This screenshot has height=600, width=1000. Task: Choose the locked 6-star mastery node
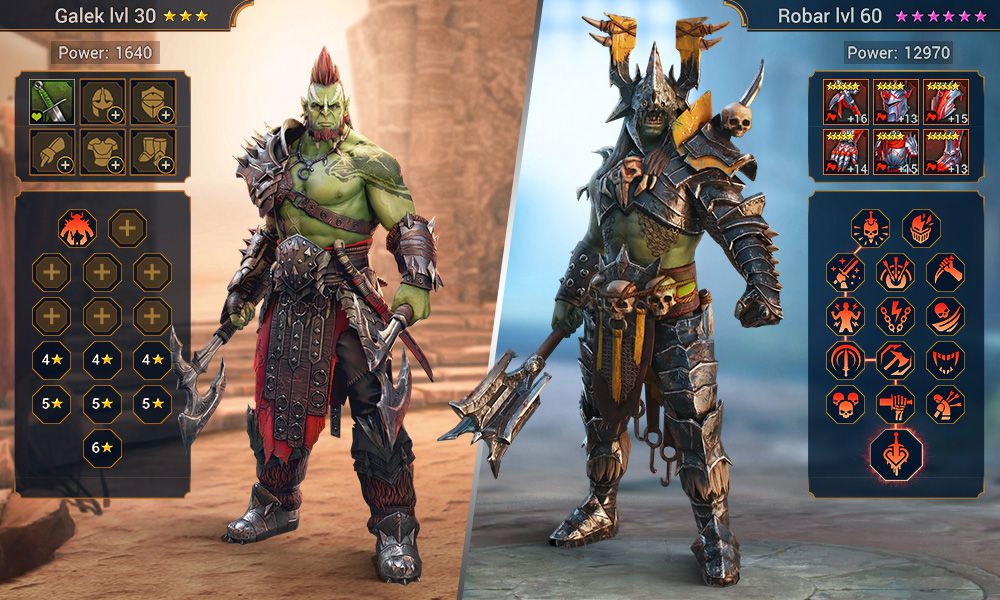pos(102,447)
